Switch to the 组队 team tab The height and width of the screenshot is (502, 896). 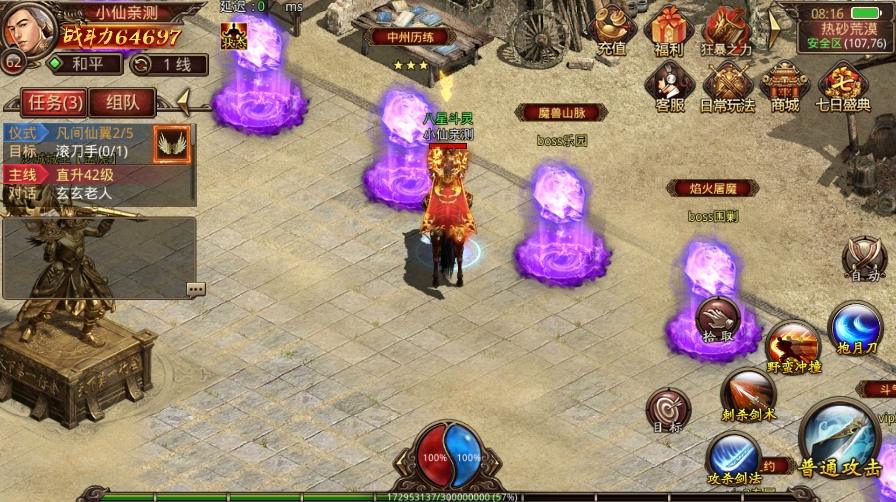[x=122, y=102]
